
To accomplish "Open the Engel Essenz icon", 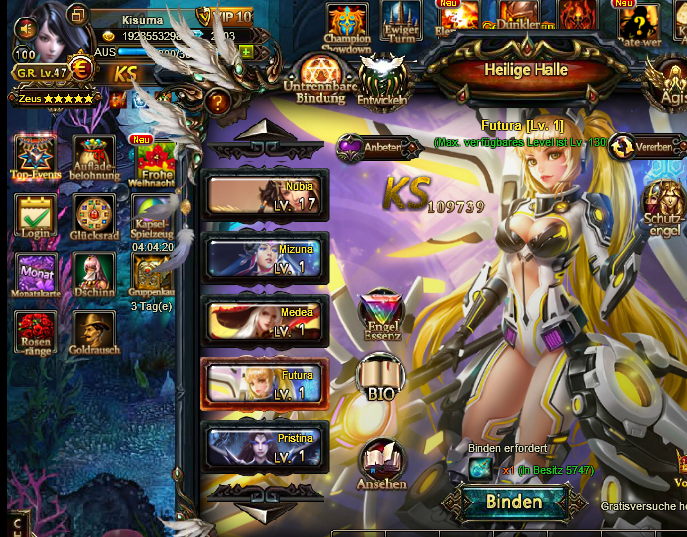I will [x=381, y=315].
